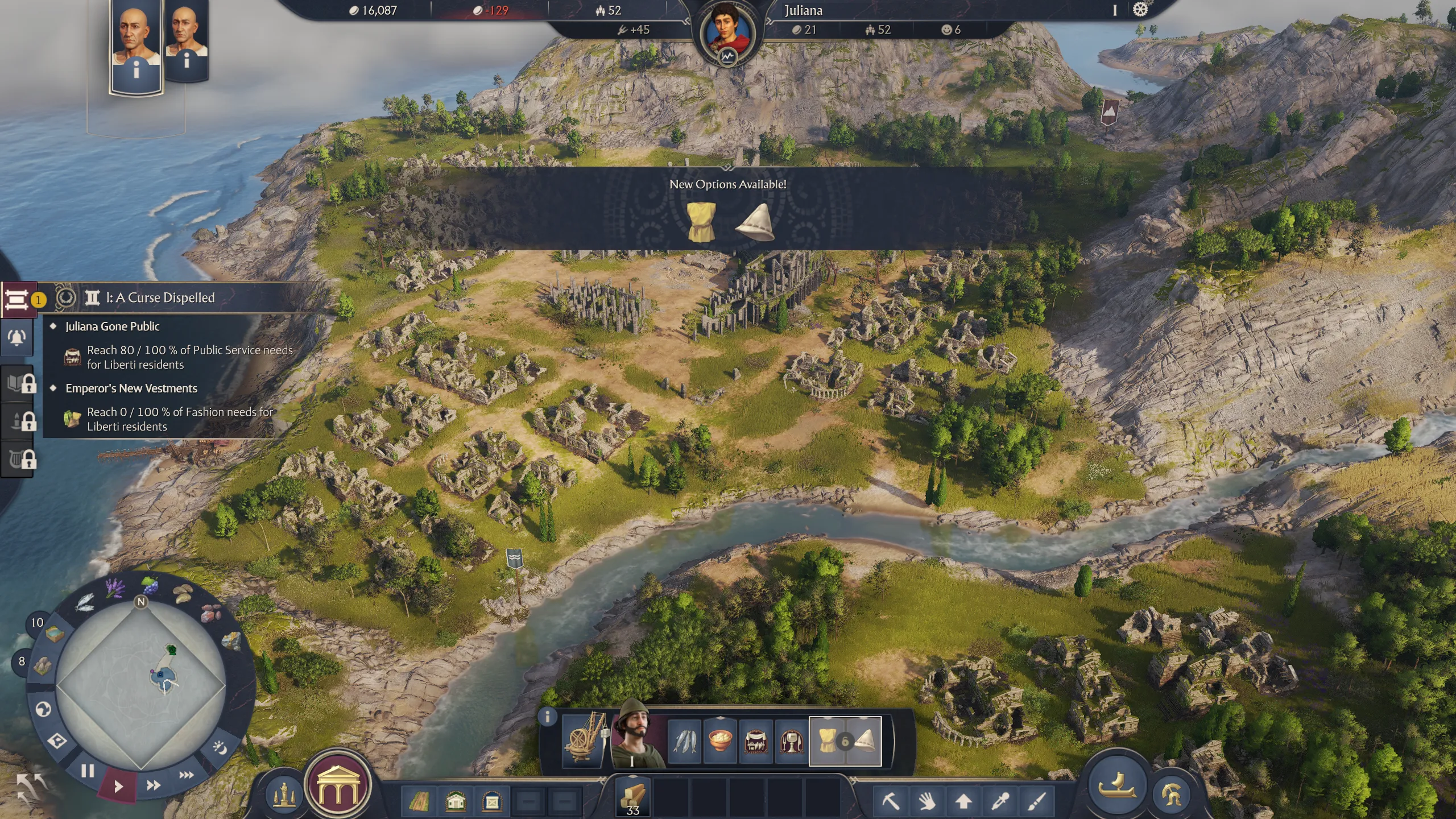Toggle the water deposit overlay marked 10
Screen dimensions: 1456x819
(x=56, y=634)
